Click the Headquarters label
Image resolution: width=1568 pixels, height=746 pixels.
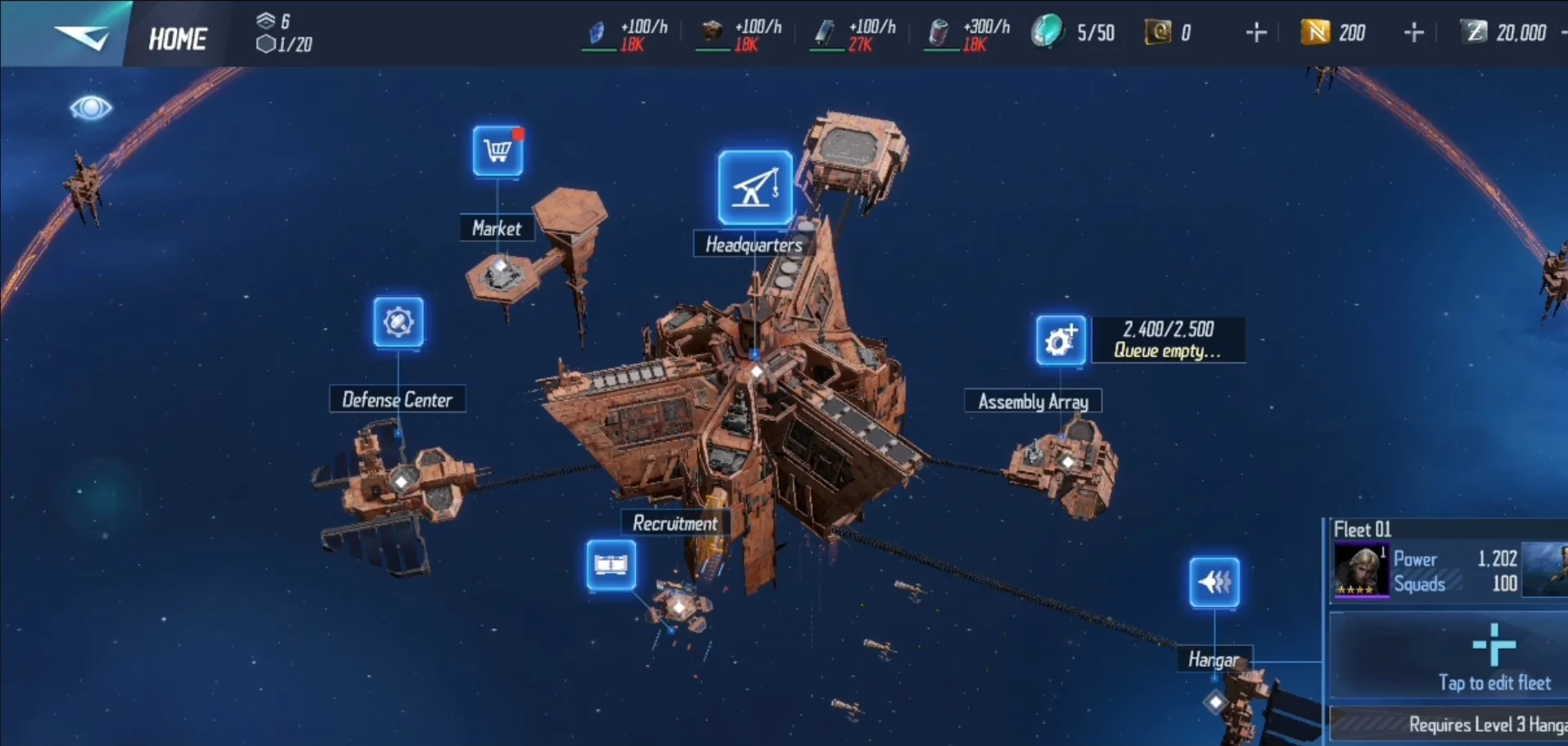(x=754, y=245)
